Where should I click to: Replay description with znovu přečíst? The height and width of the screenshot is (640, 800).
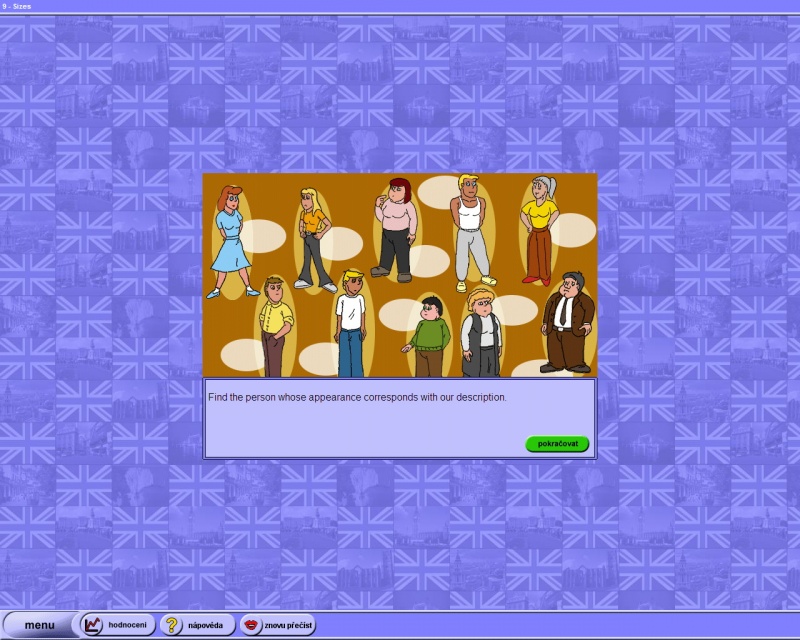(278, 625)
